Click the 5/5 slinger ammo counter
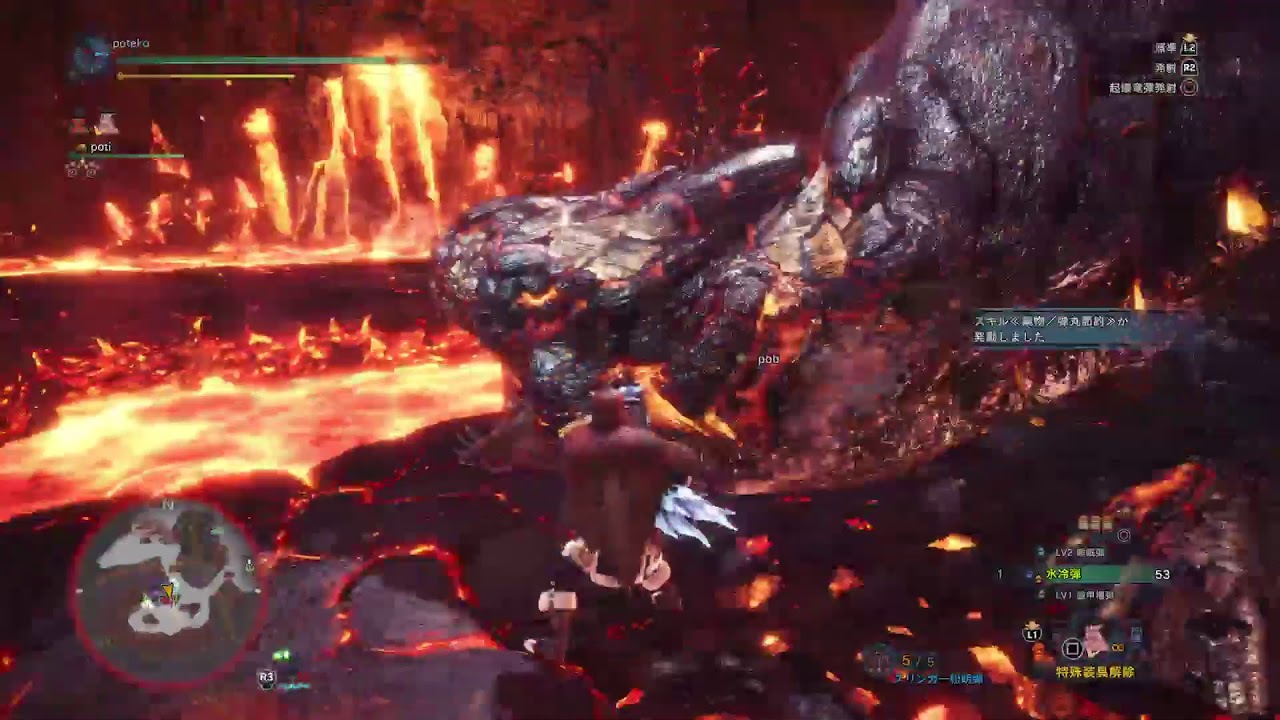The image size is (1280, 720). (x=918, y=661)
